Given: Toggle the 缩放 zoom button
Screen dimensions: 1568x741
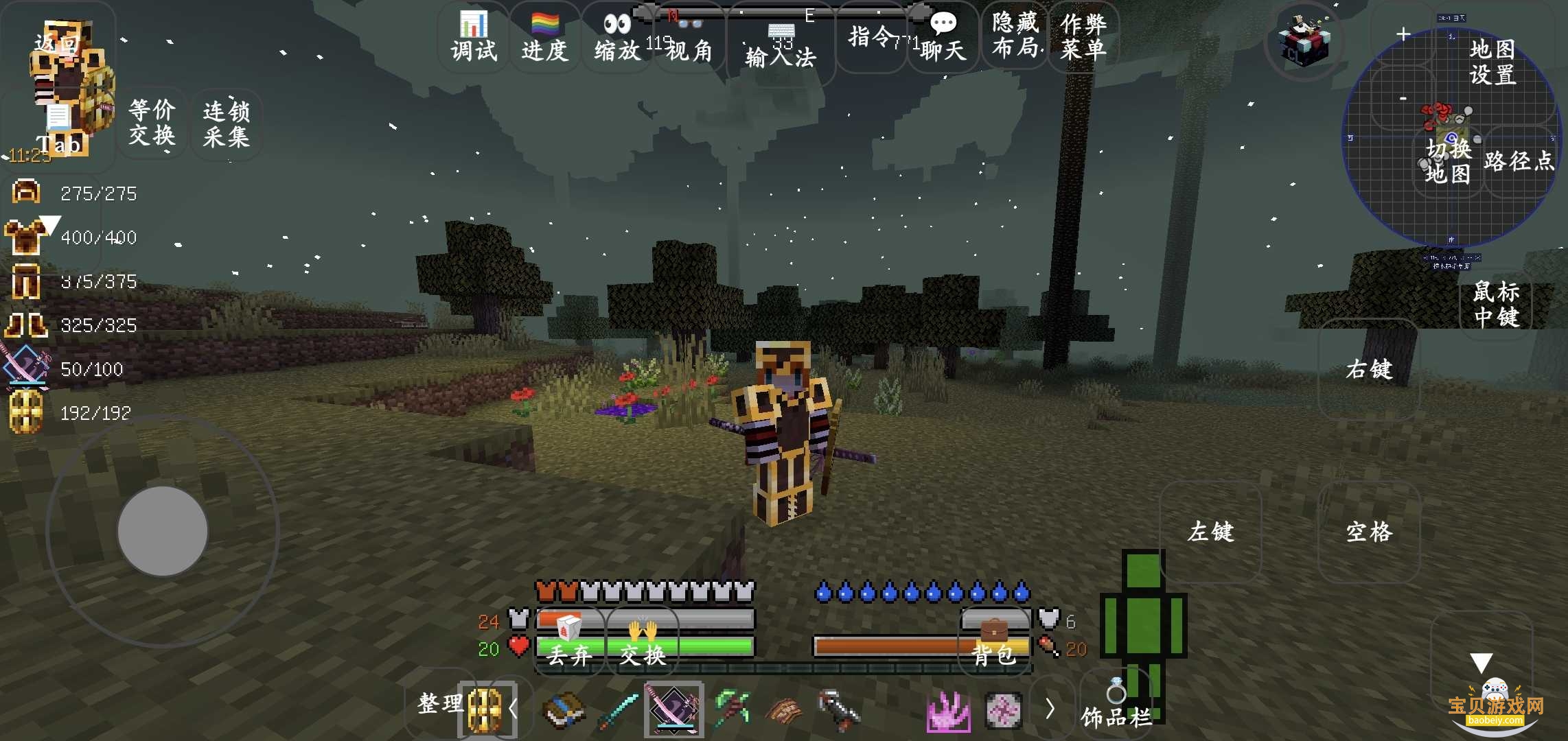Looking at the screenshot, I should pyautogui.click(x=616, y=38).
